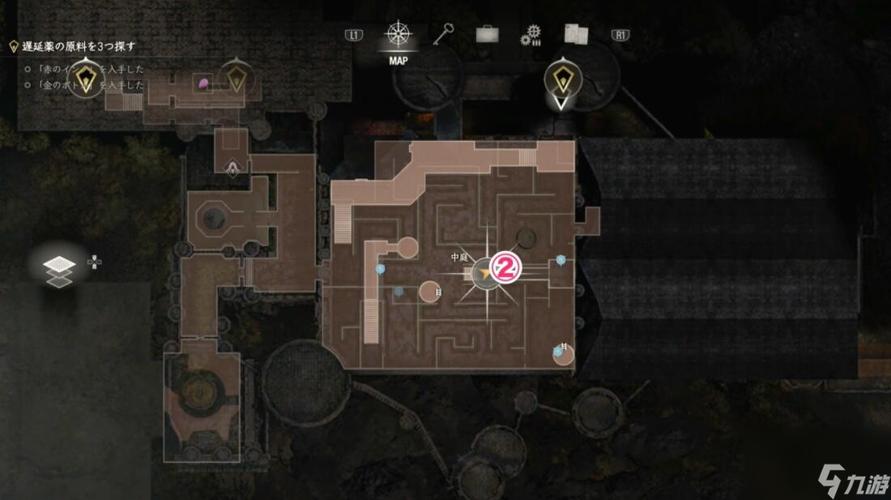This screenshot has width=891, height=500.
Task: Switch to the files documents tab
Action: [x=576, y=35]
